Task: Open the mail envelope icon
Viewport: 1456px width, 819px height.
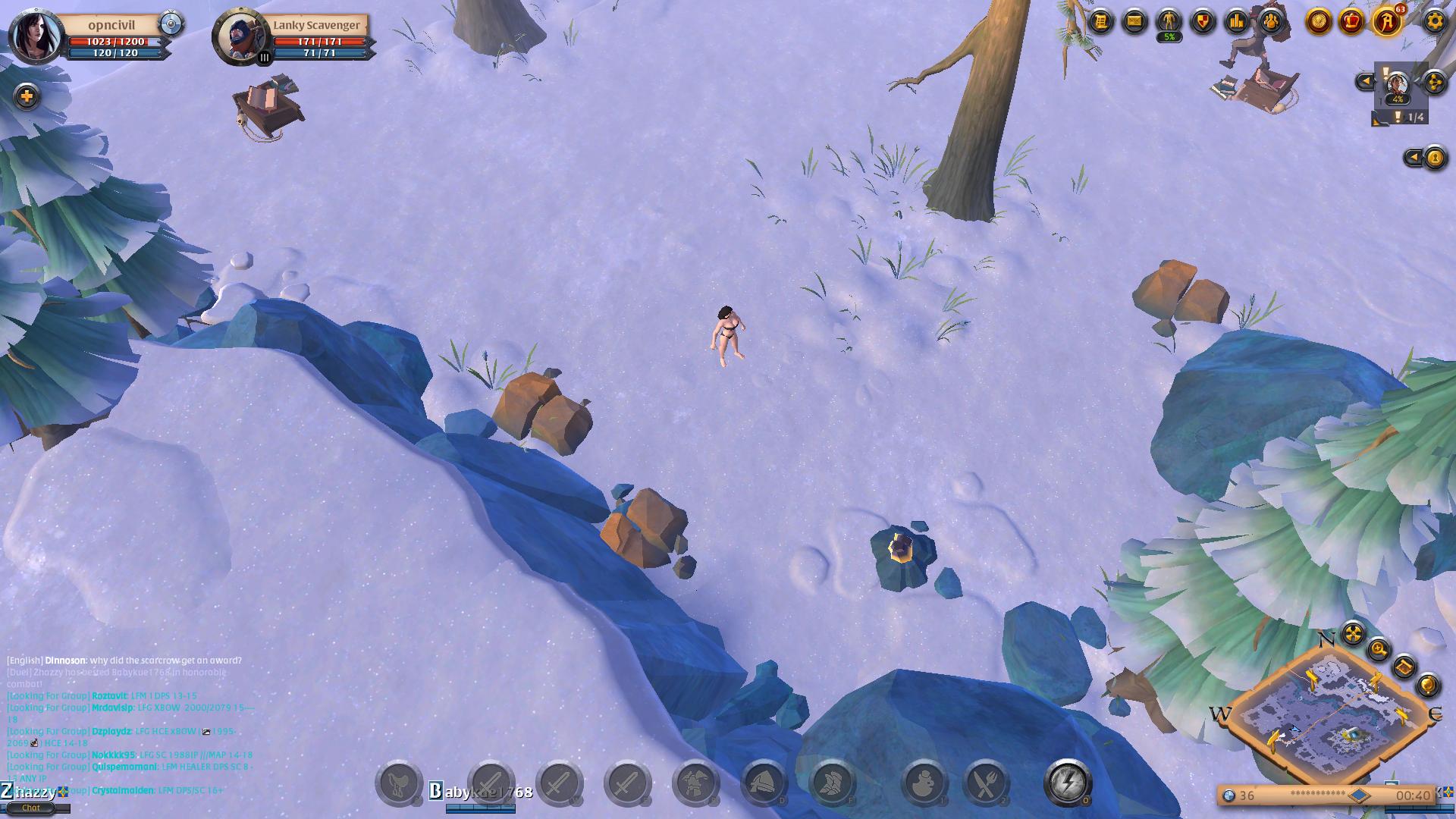Action: click(x=1134, y=22)
